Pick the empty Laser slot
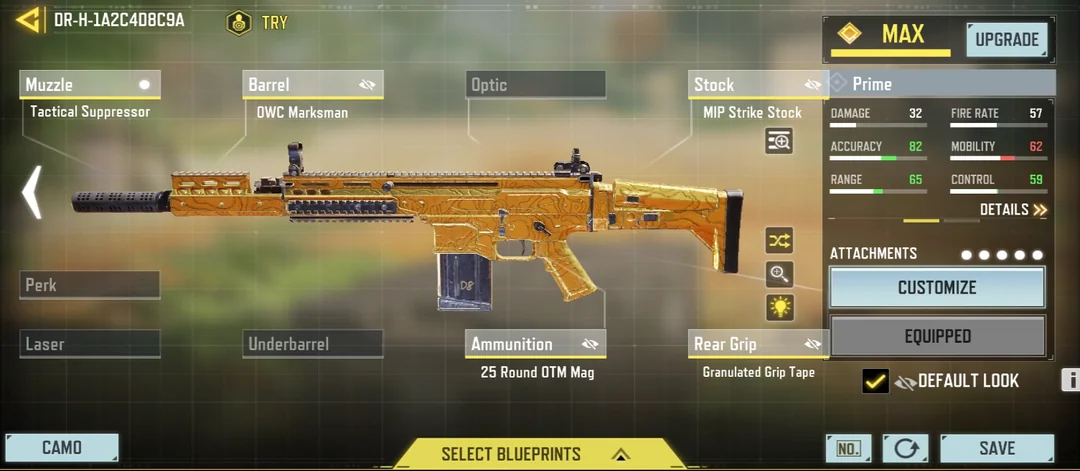1080x471 pixels. [x=89, y=344]
